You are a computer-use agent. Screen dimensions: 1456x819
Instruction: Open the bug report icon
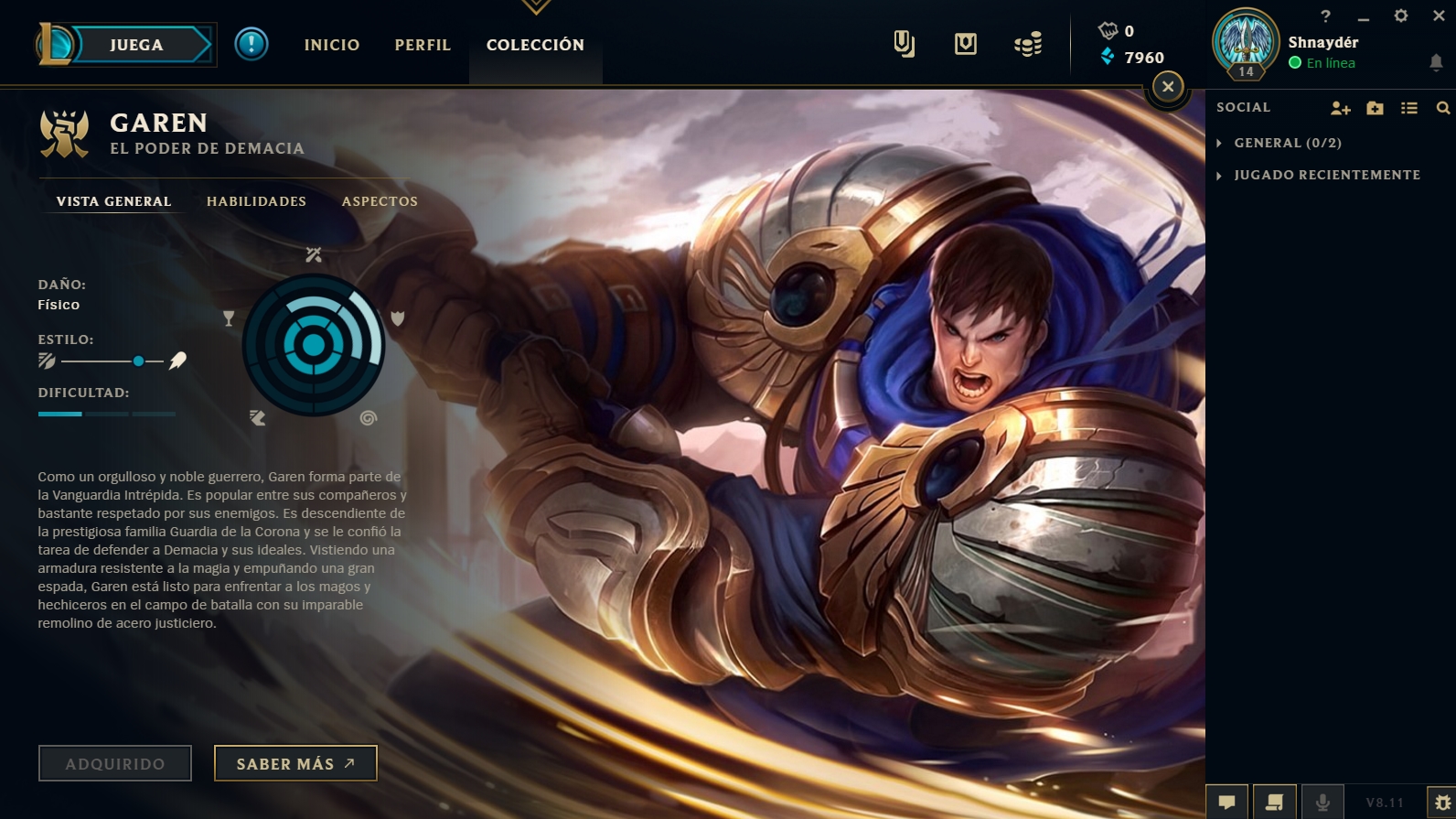1443,803
